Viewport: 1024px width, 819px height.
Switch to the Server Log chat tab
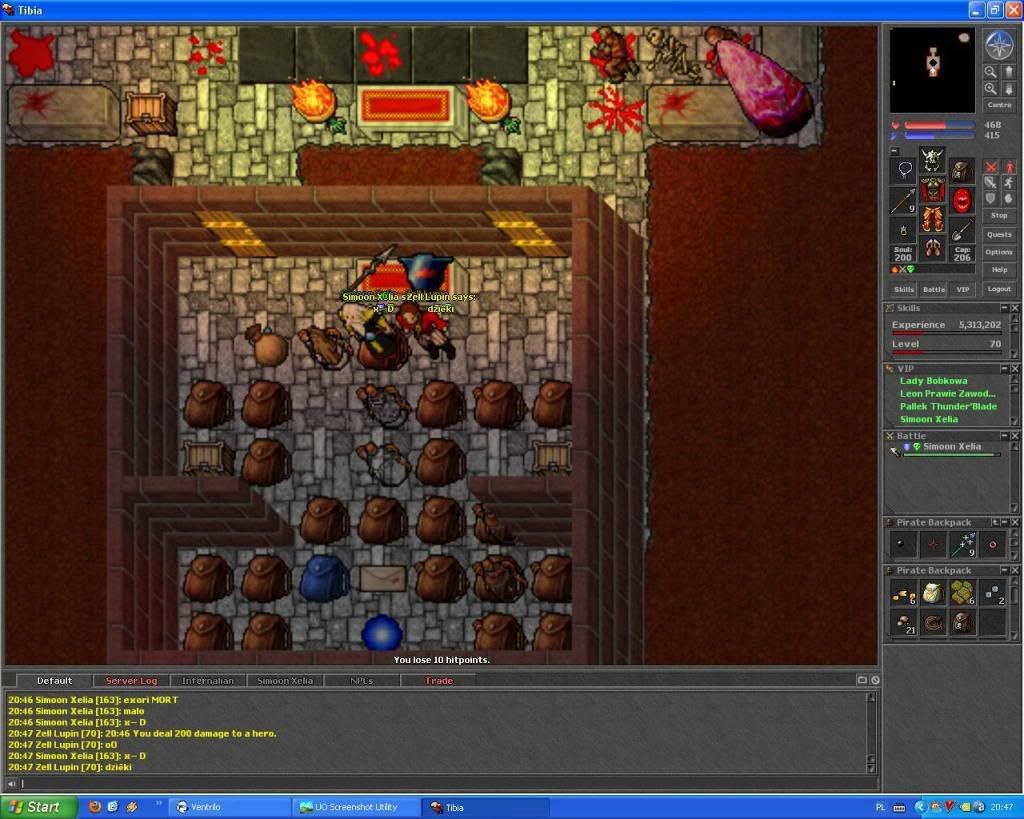(131, 681)
